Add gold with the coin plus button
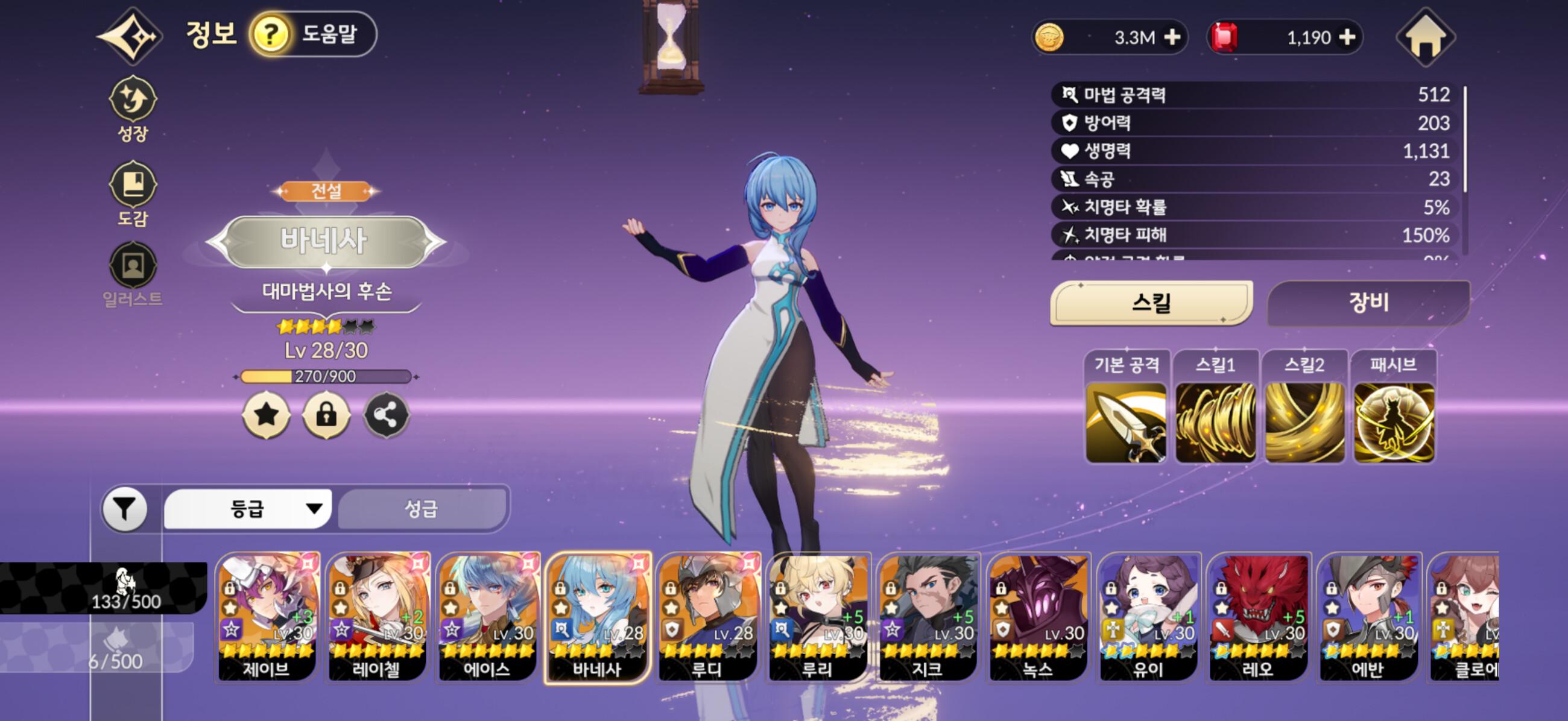Image resolution: width=1568 pixels, height=721 pixels. click(x=1172, y=38)
